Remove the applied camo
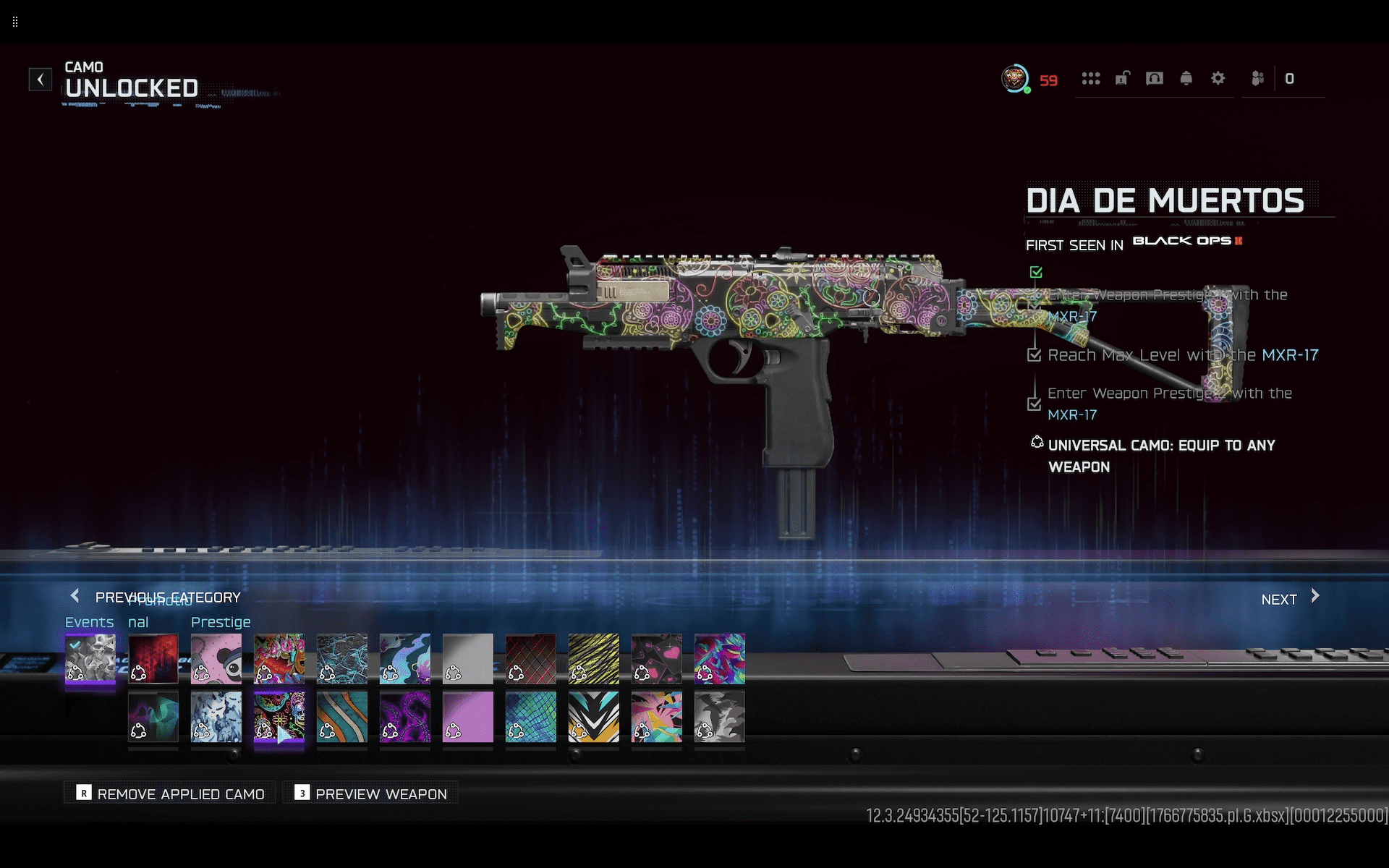1389x868 pixels. tap(171, 793)
